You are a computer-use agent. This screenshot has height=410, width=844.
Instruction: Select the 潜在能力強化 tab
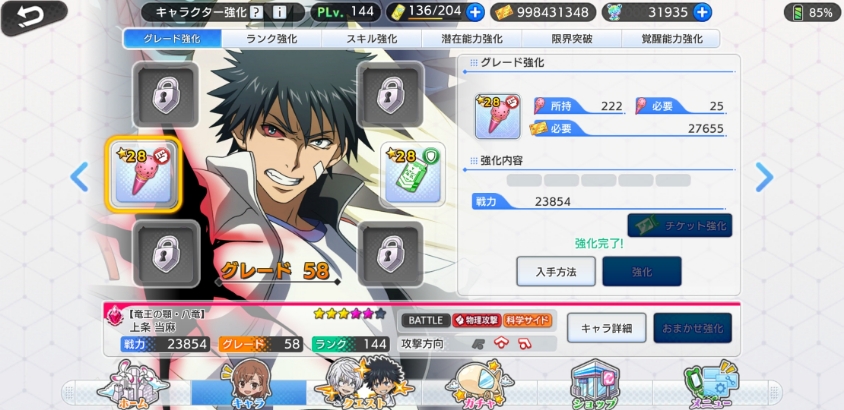[x=471, y=39]
